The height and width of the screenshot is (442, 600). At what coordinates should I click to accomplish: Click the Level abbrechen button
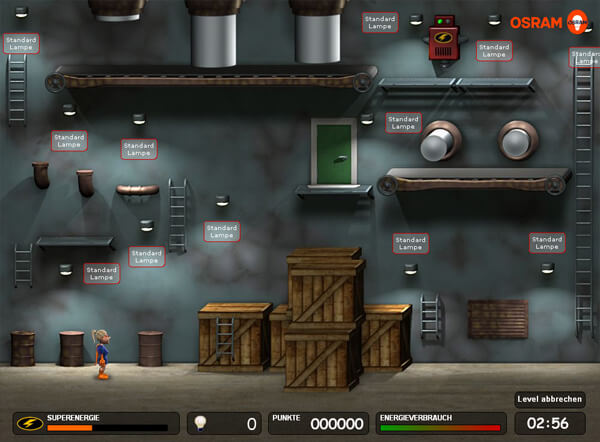550,399
